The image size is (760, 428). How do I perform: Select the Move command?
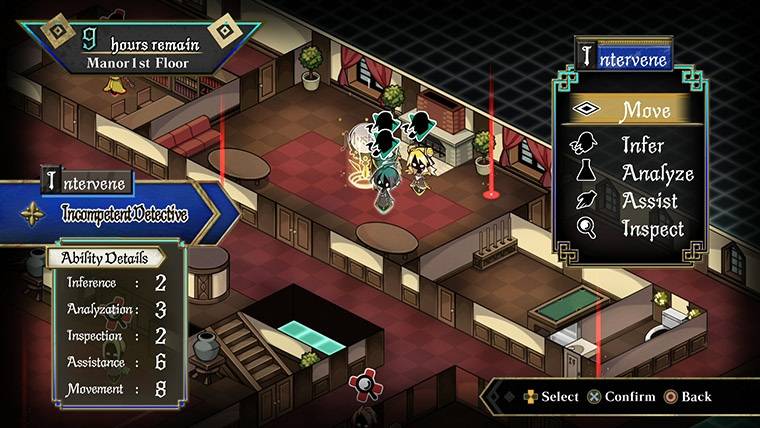(x=630, y=110)
